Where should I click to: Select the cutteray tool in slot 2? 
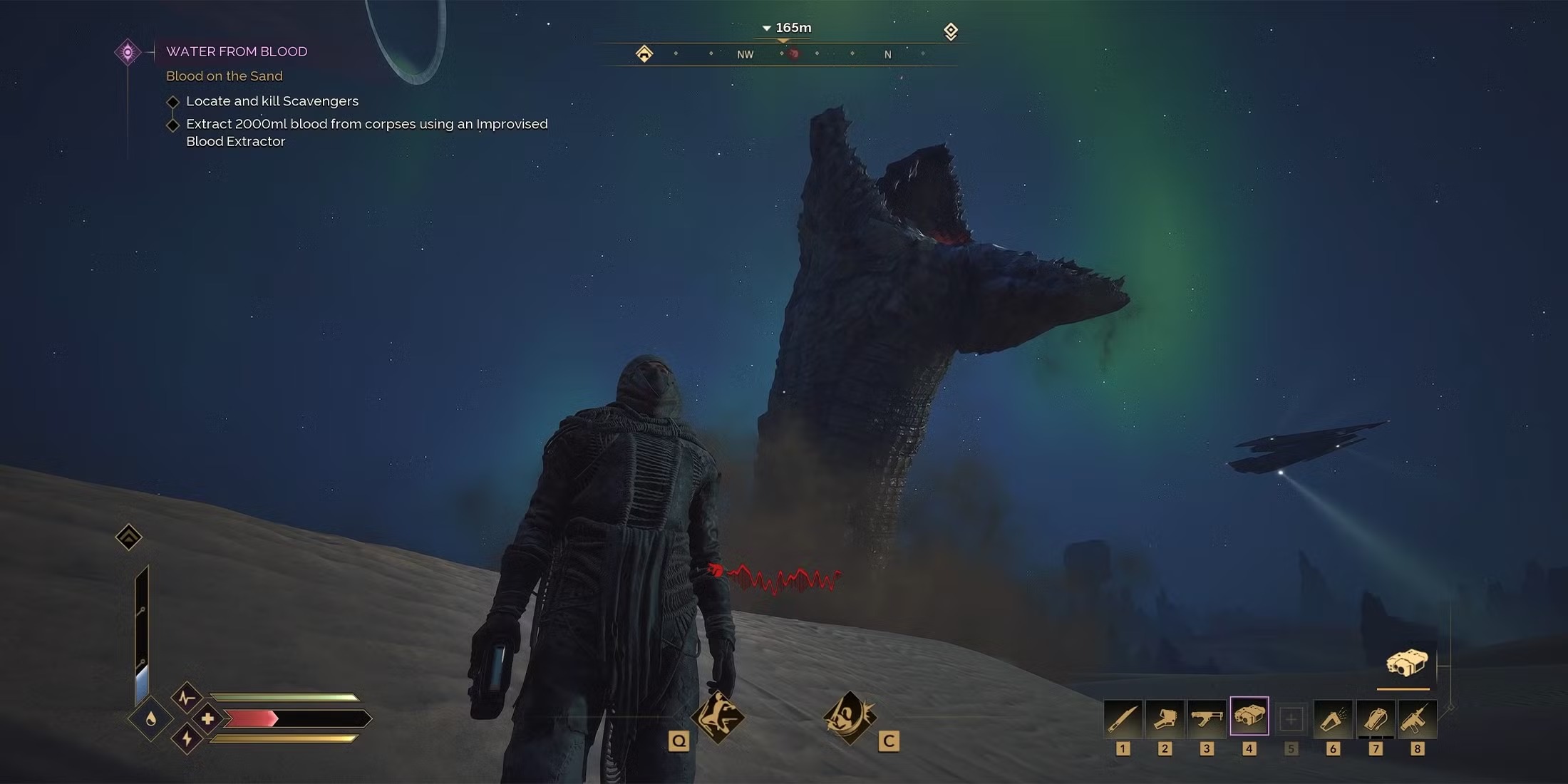tap(1166, 718)
